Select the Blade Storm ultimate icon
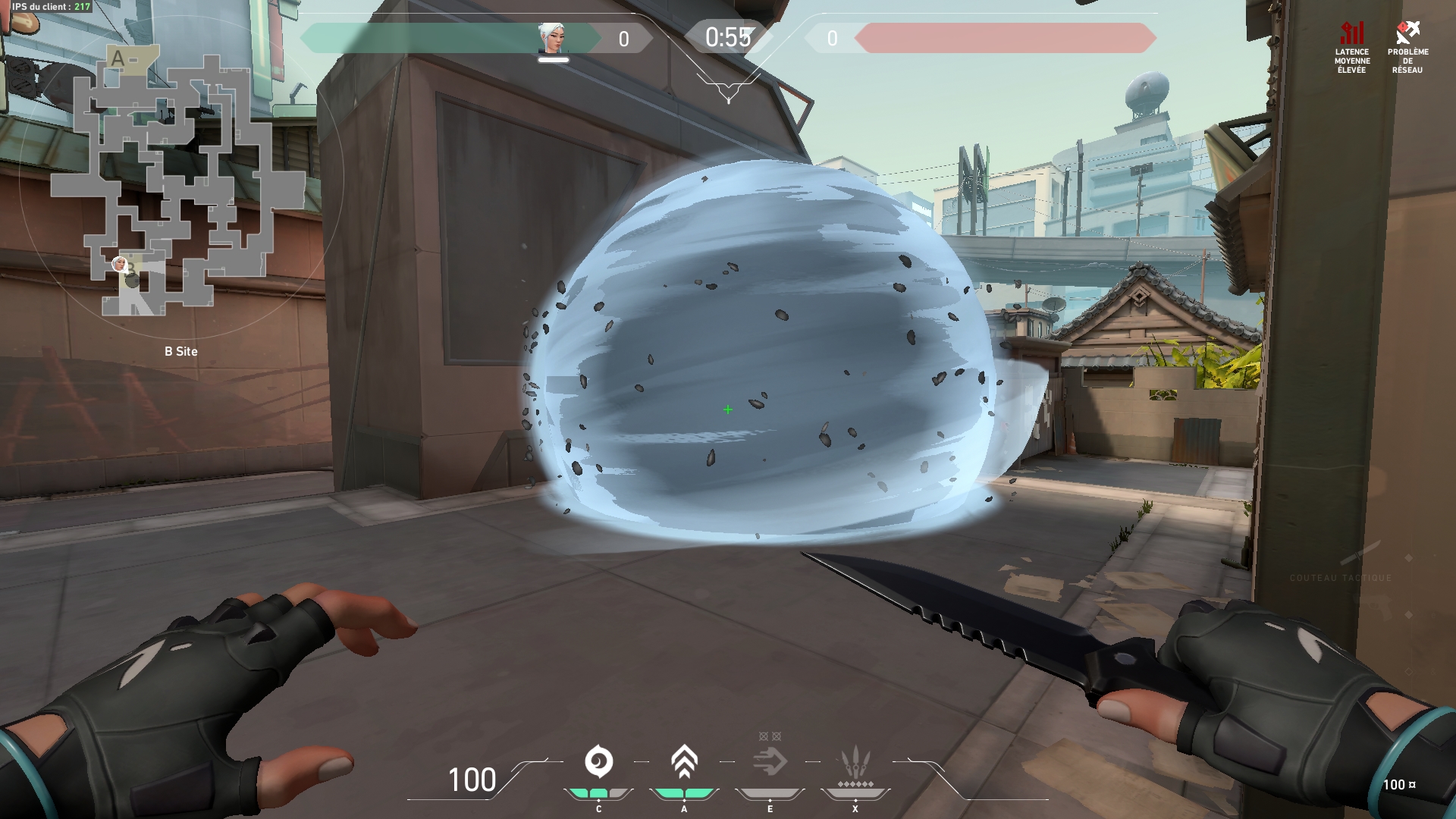 click(855, 764)
